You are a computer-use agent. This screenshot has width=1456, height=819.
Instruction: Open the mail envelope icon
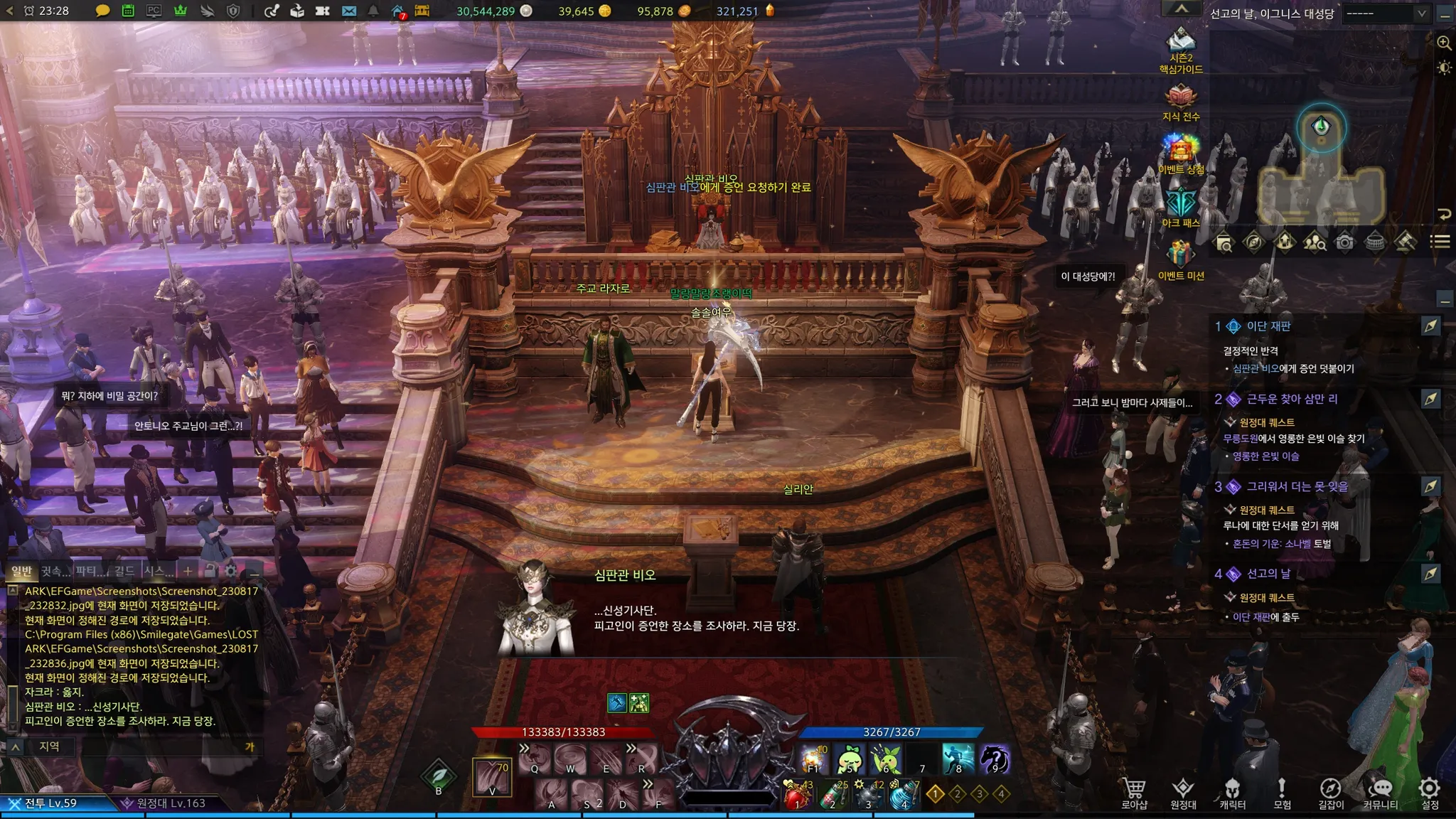[x=348, y=11]
